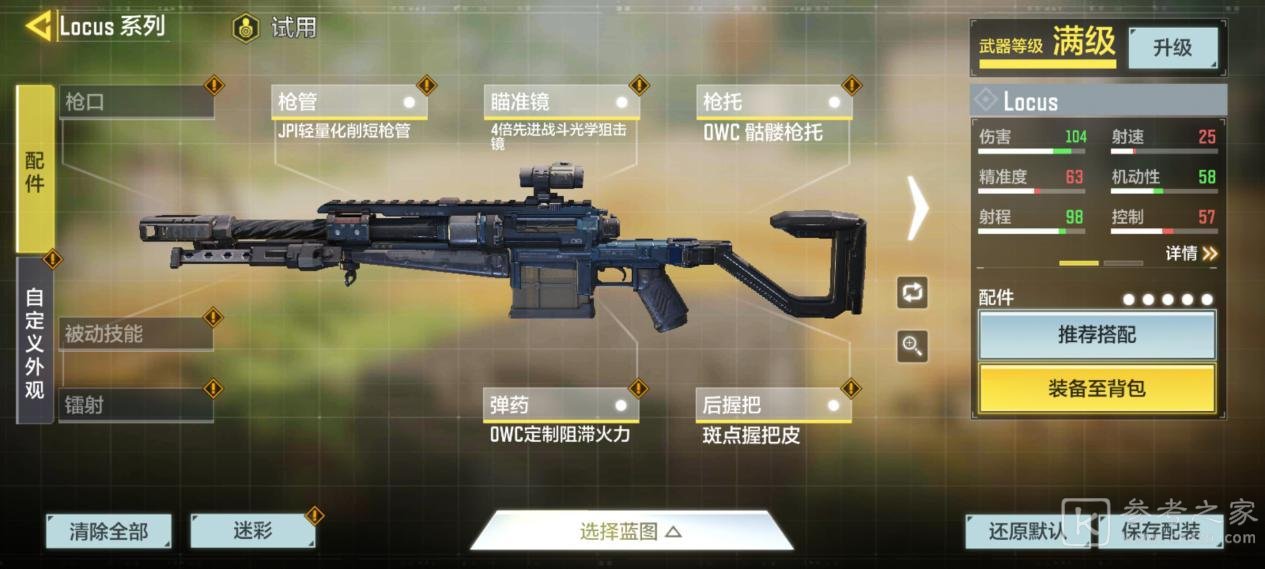Open the 迷彩 camo menu
Viewport: 1265px width, 569px height.
[x=252, y=531]
